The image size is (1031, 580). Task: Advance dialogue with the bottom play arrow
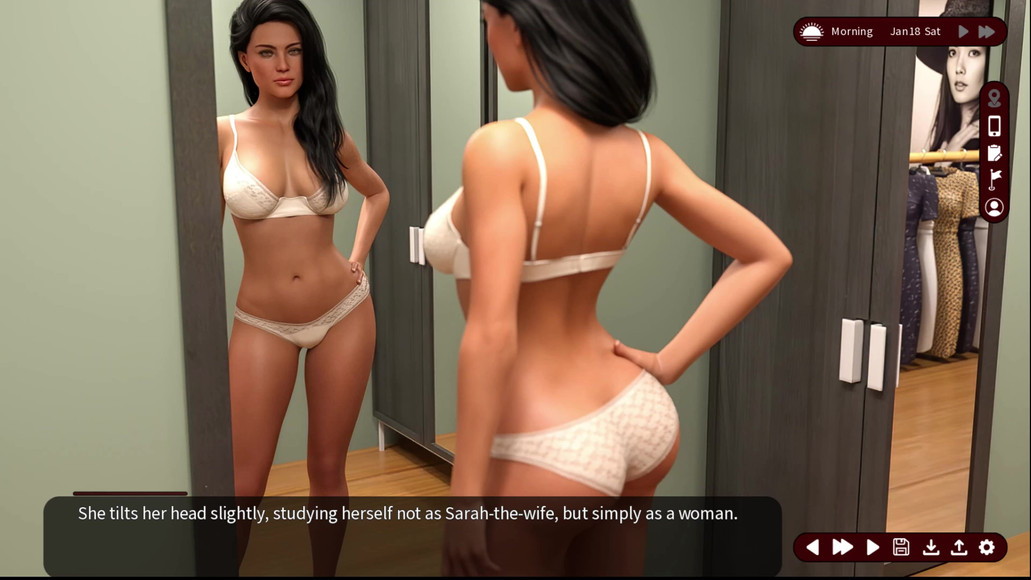click(872, 547)
